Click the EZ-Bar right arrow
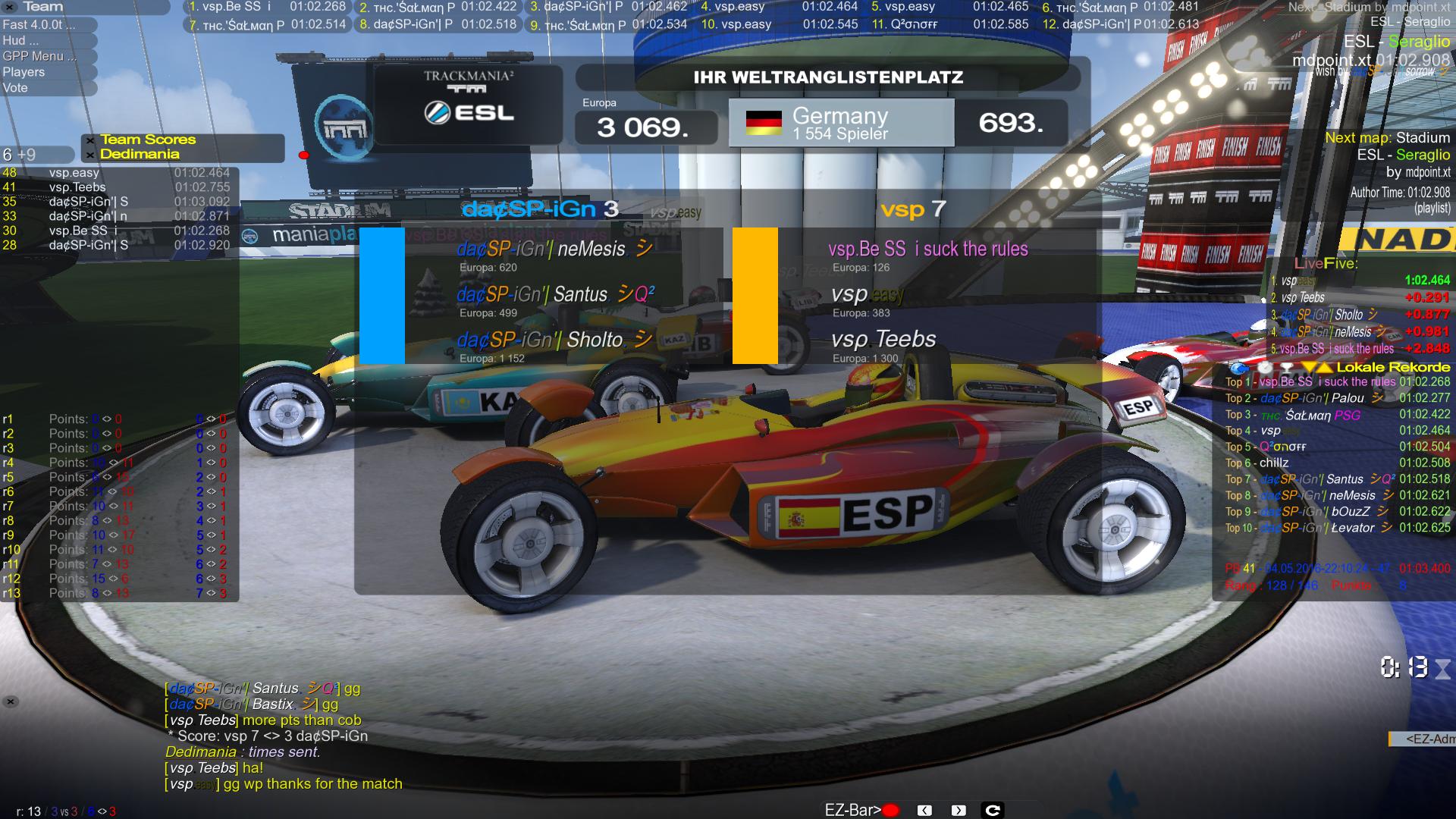1456x819 pixels. (959, 811)
